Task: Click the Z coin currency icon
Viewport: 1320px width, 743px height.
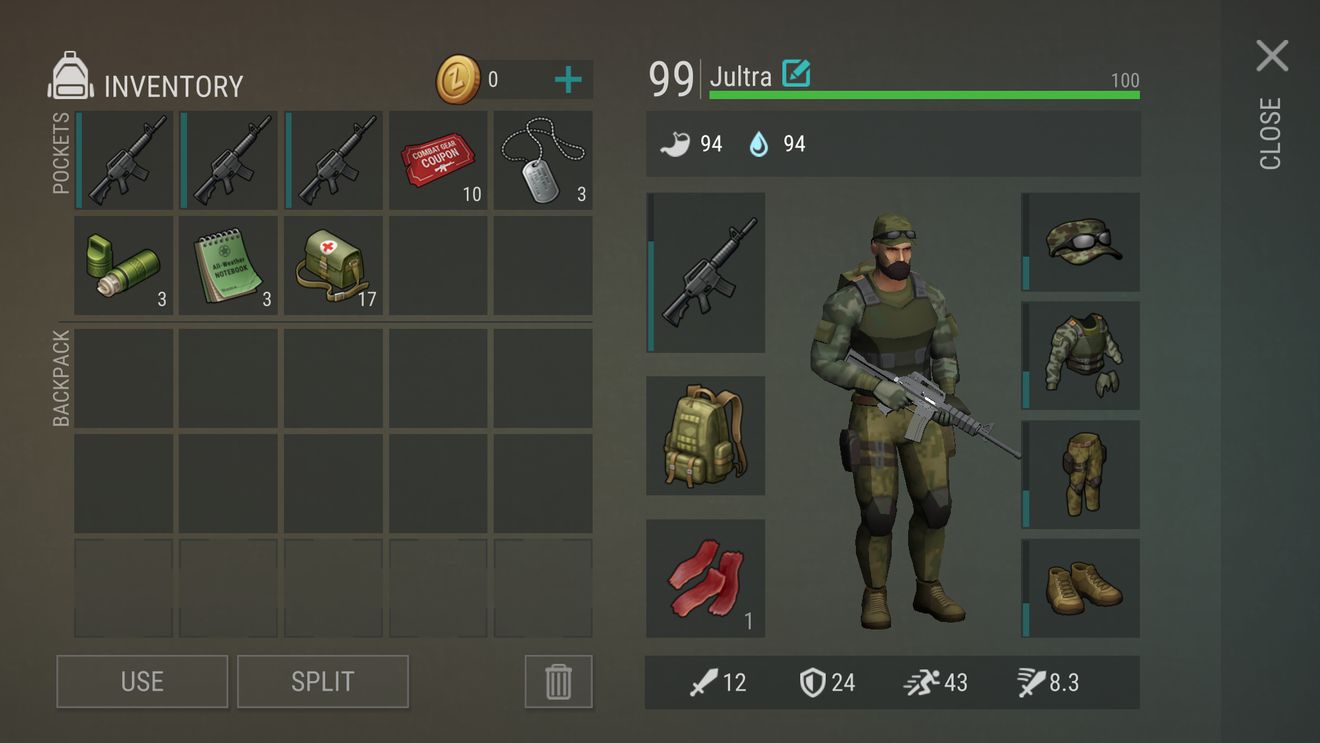Action: click(x=456, y=80)
